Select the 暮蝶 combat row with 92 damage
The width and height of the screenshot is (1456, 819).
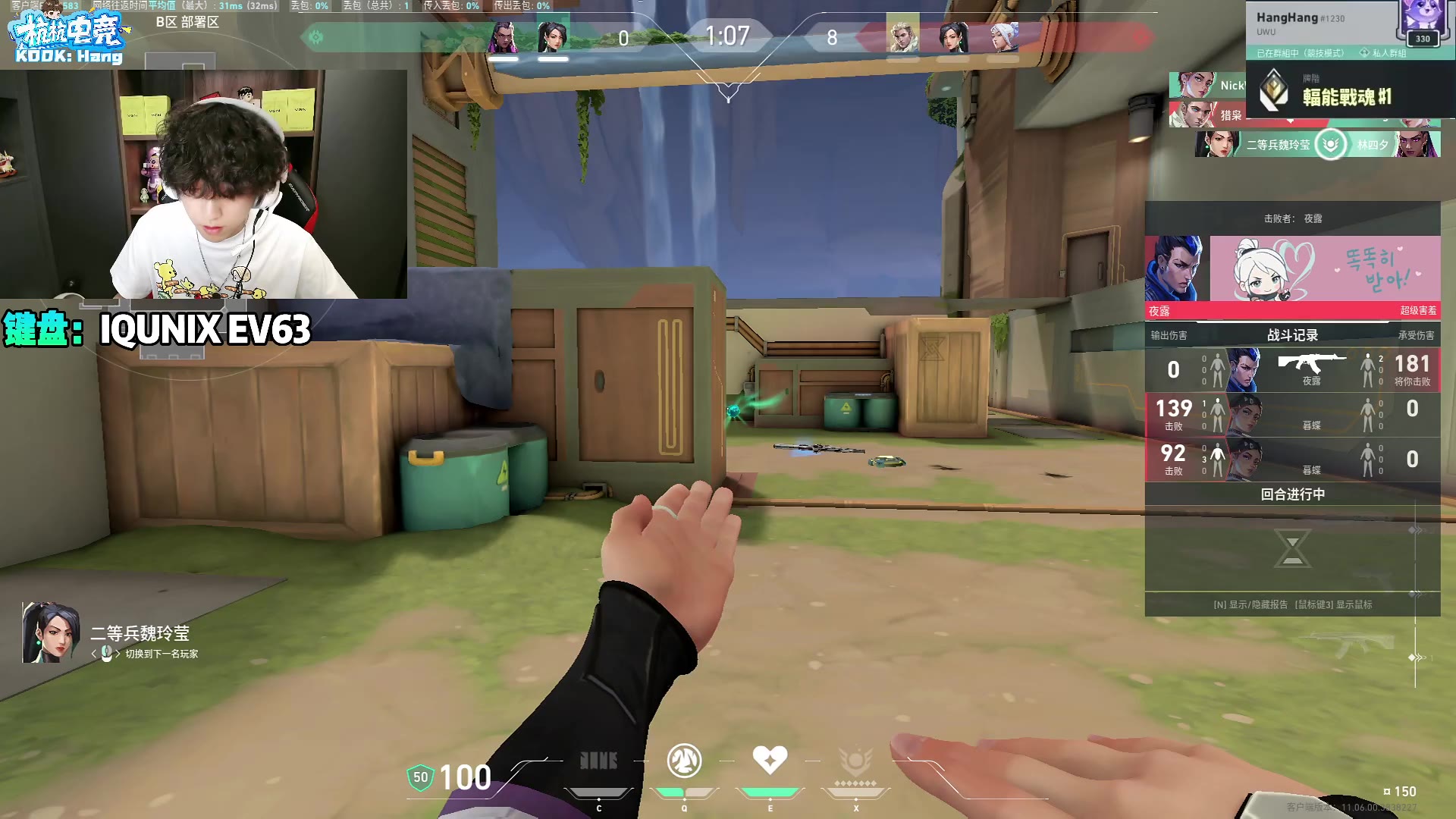pyautogui.click(x=1292, y=460)
